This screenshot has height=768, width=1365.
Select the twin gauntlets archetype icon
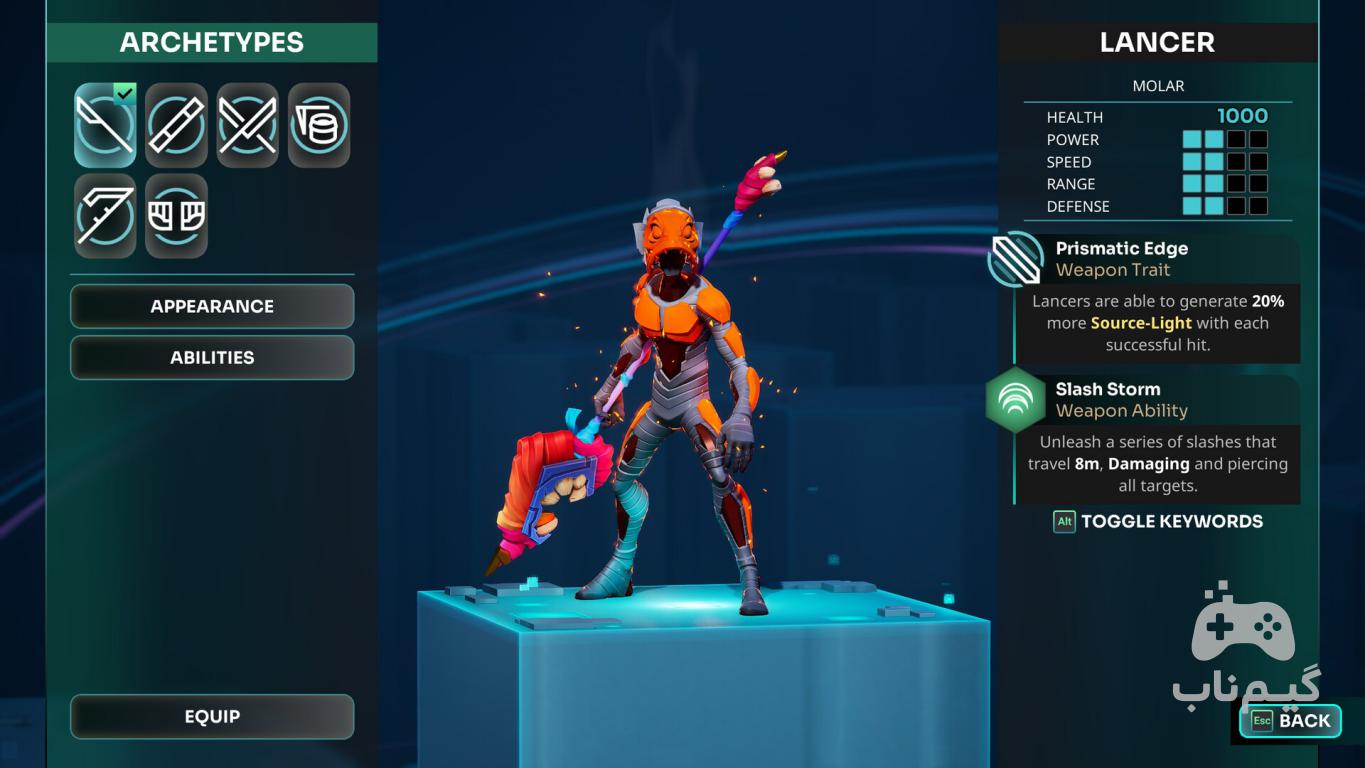(x=176, y=216)
